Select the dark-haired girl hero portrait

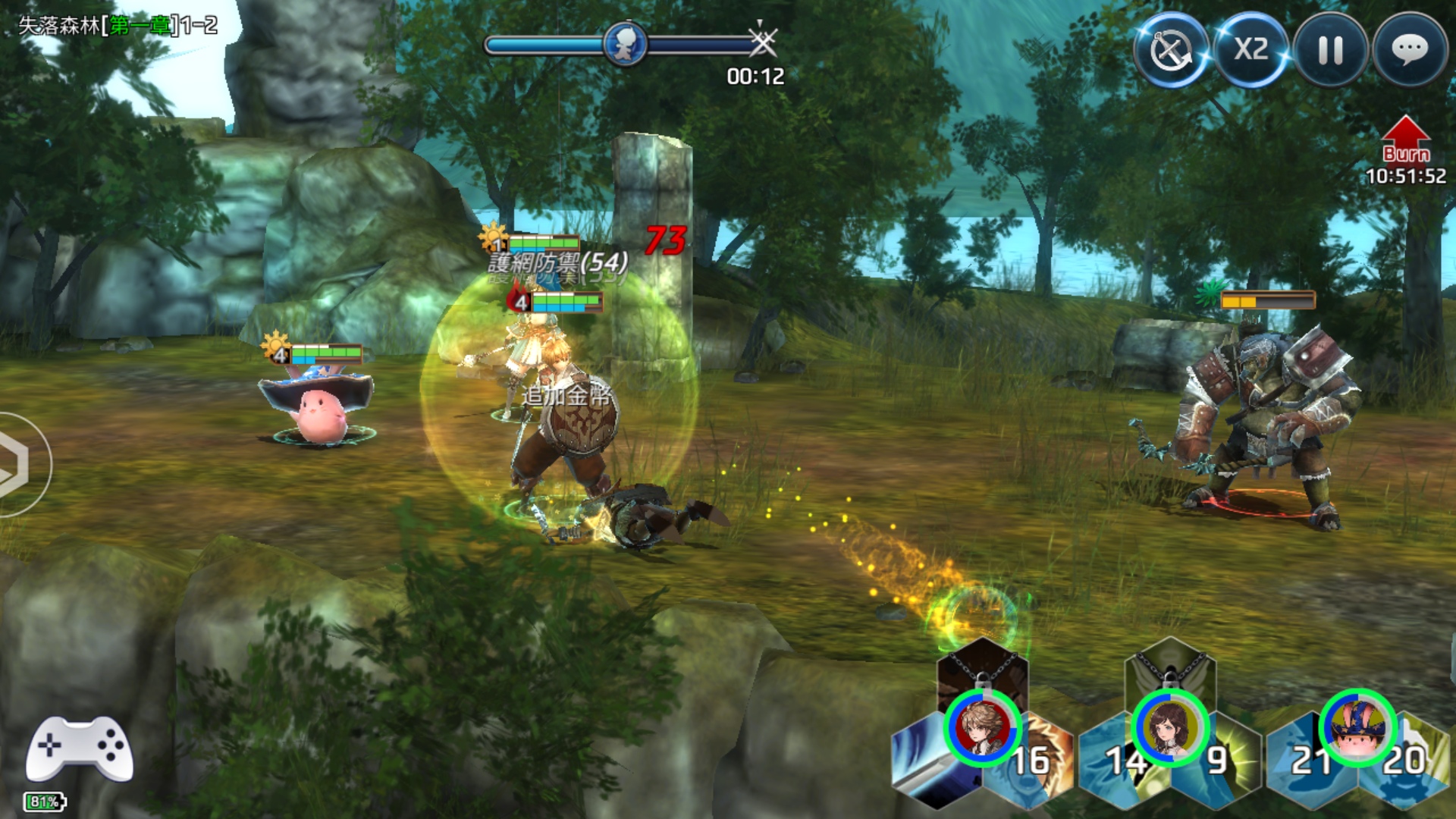[x=1170, y=728]
